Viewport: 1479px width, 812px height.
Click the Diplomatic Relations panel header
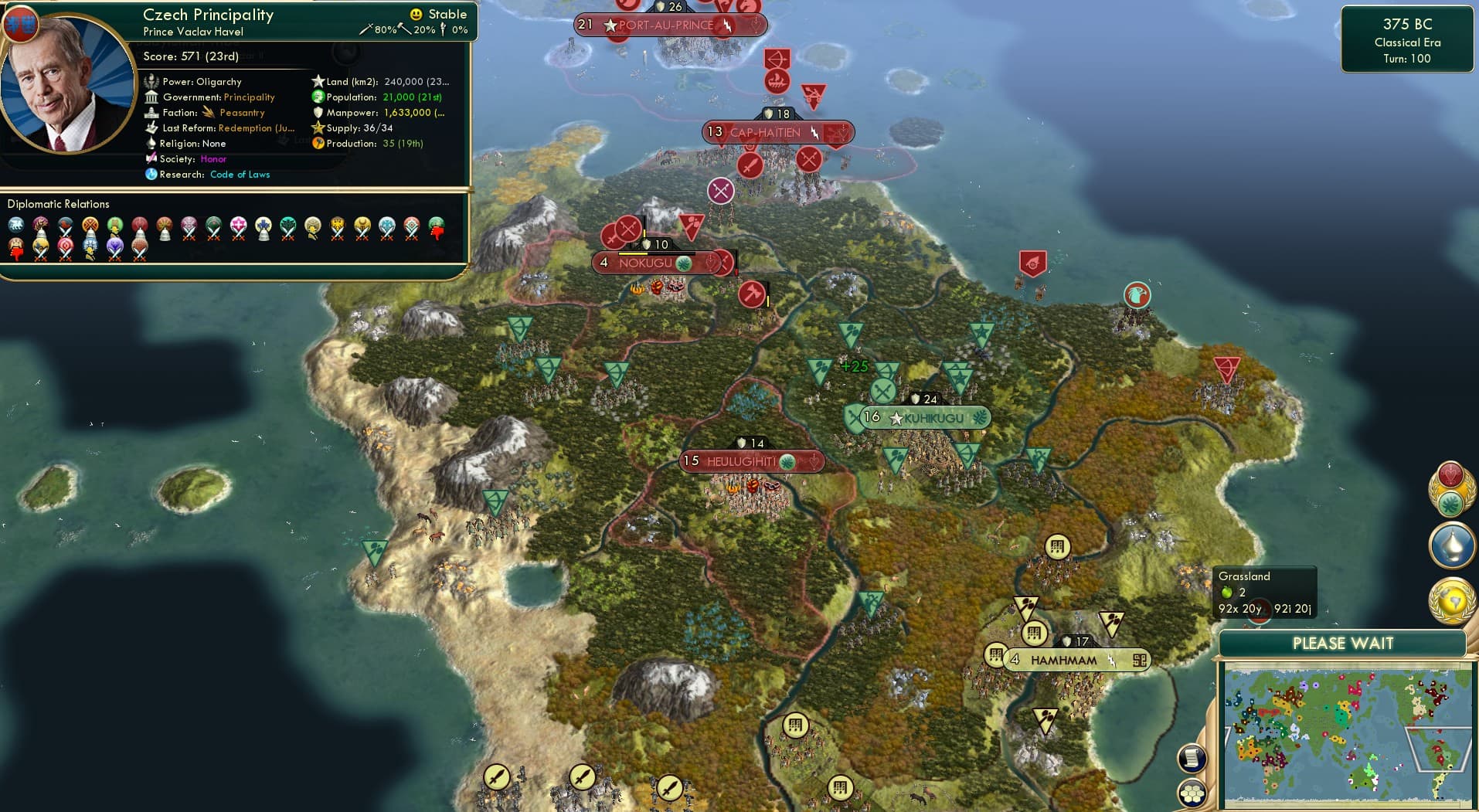tap(59, 203)
